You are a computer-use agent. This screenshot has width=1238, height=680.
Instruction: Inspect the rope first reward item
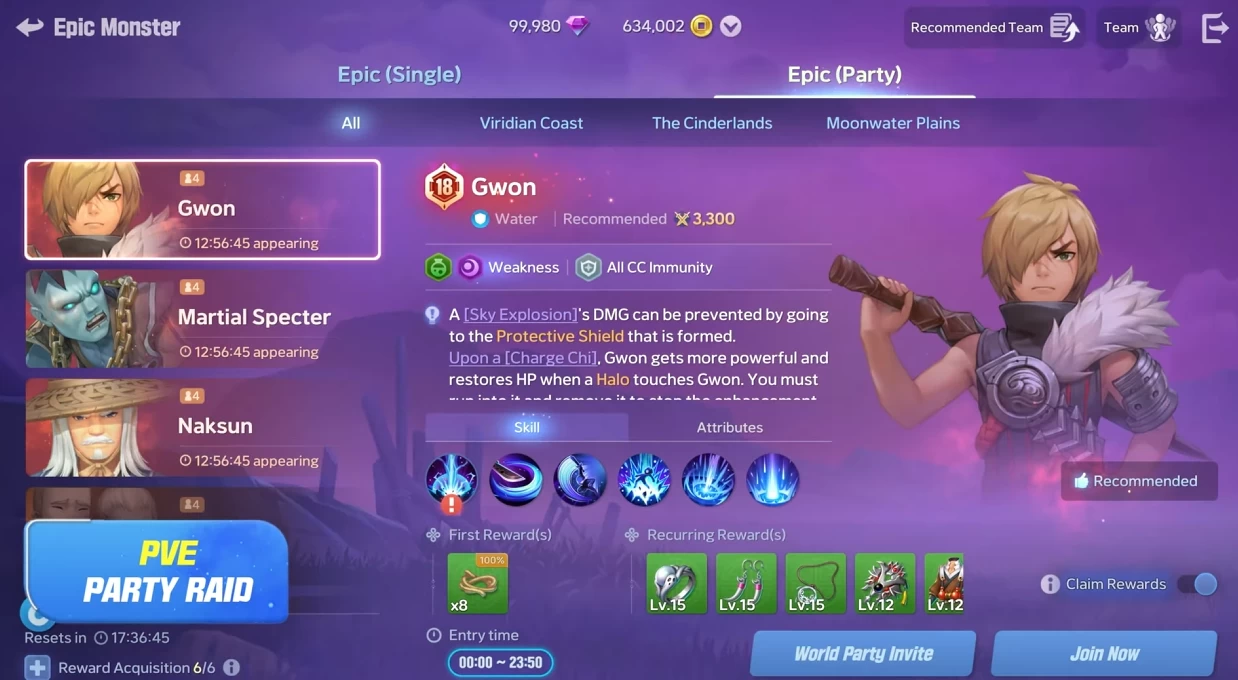point(477,583)
